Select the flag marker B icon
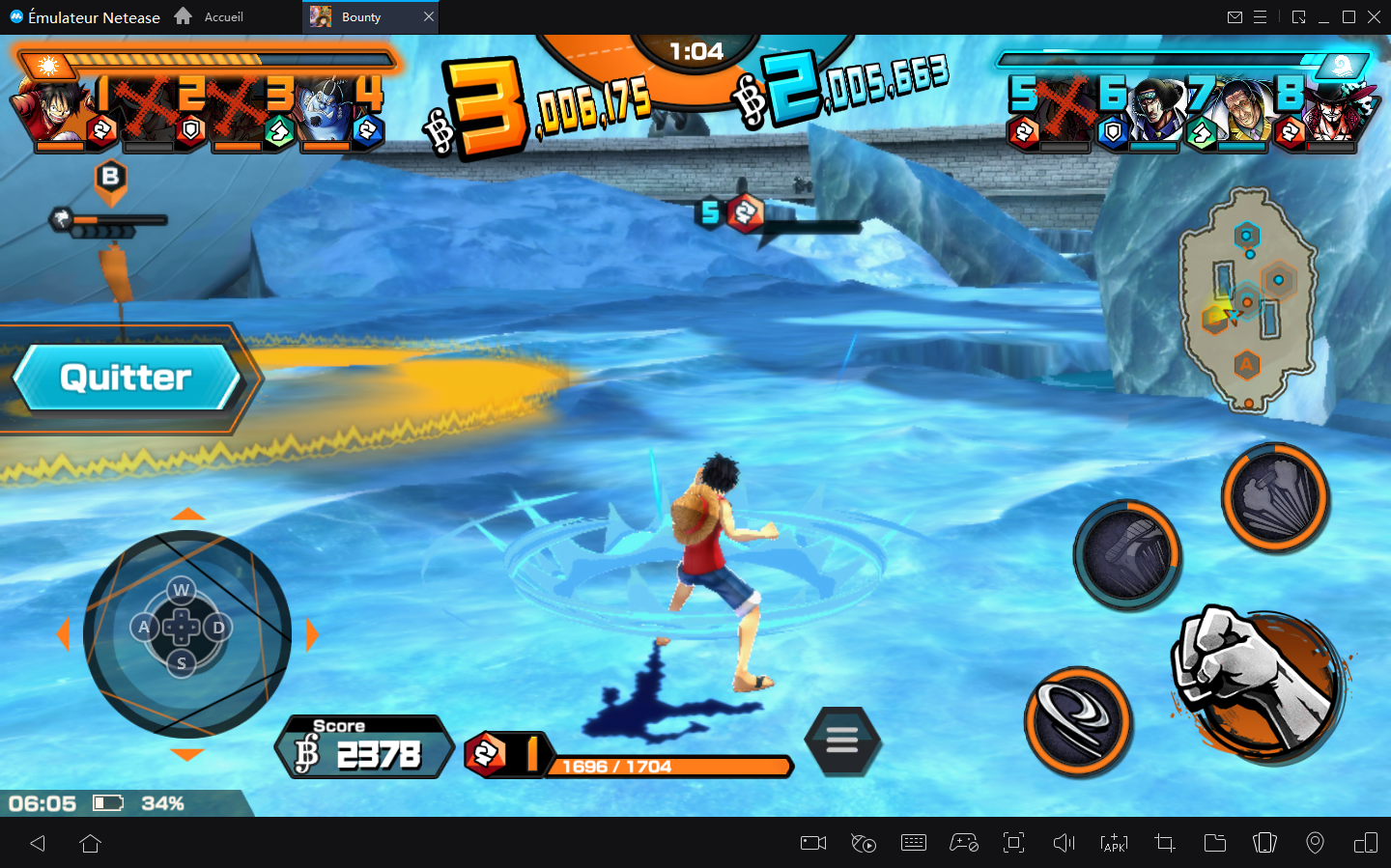 pos(110,179)
